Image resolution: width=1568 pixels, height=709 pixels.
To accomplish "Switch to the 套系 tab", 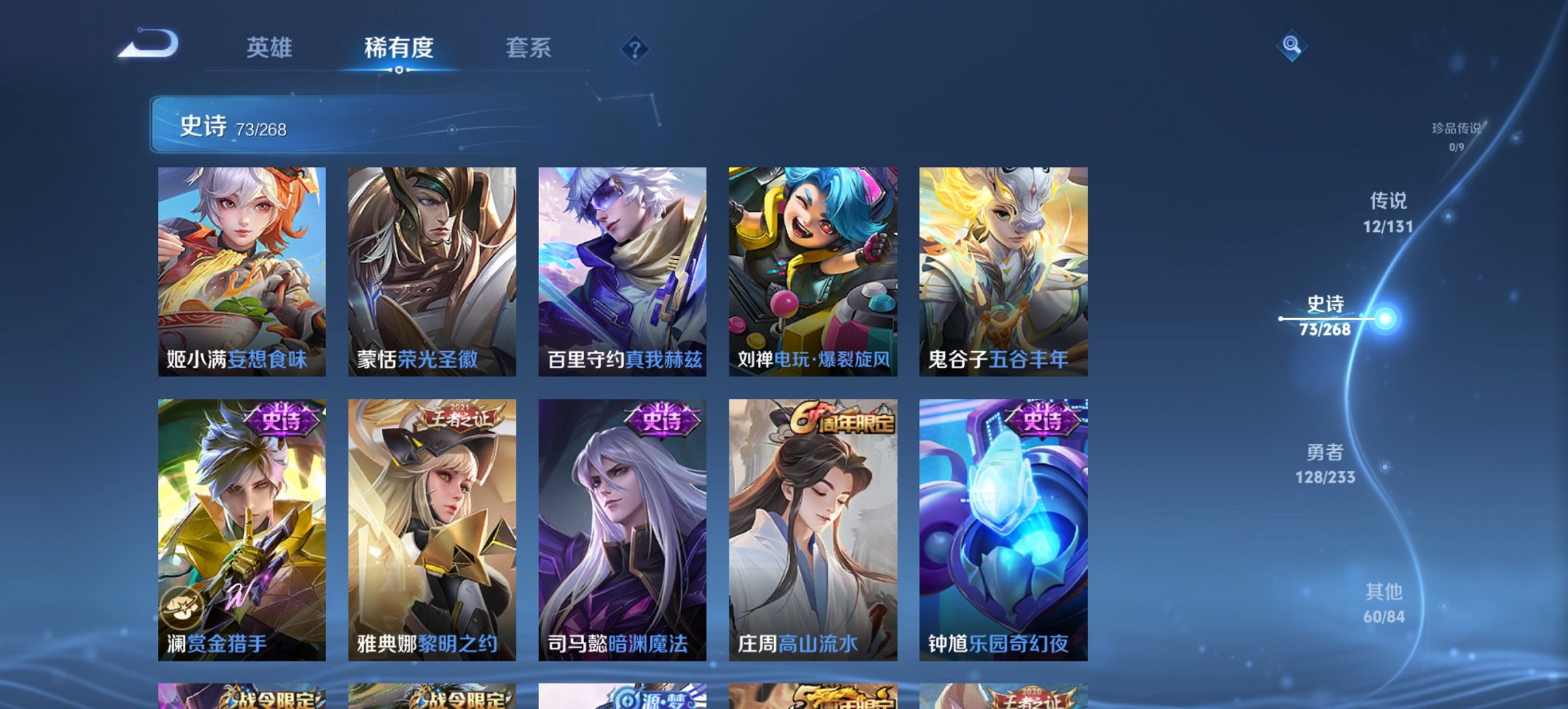I will pyautogui.click(x=529, y=48).
